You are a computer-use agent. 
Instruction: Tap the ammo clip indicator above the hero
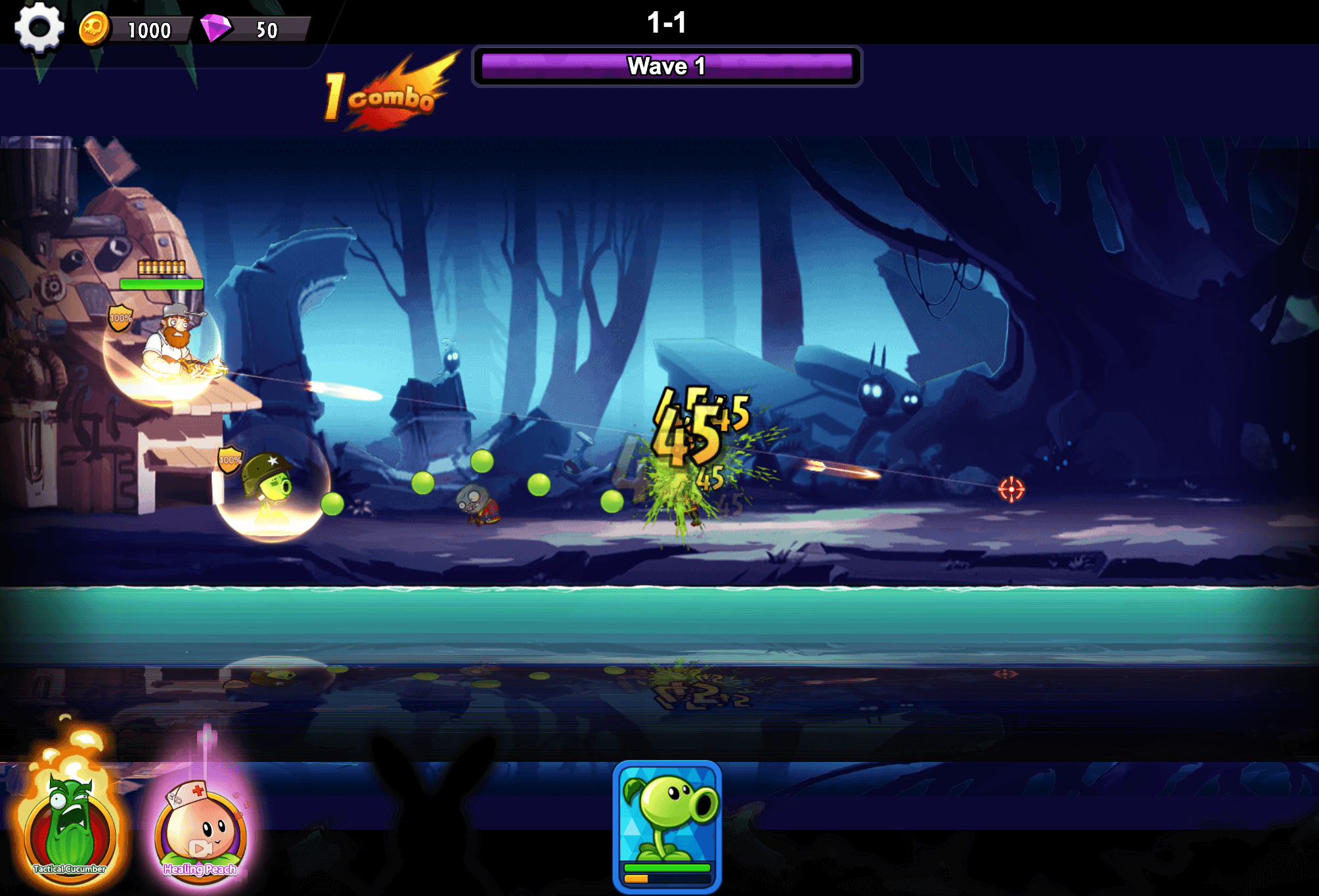point(161,268)
